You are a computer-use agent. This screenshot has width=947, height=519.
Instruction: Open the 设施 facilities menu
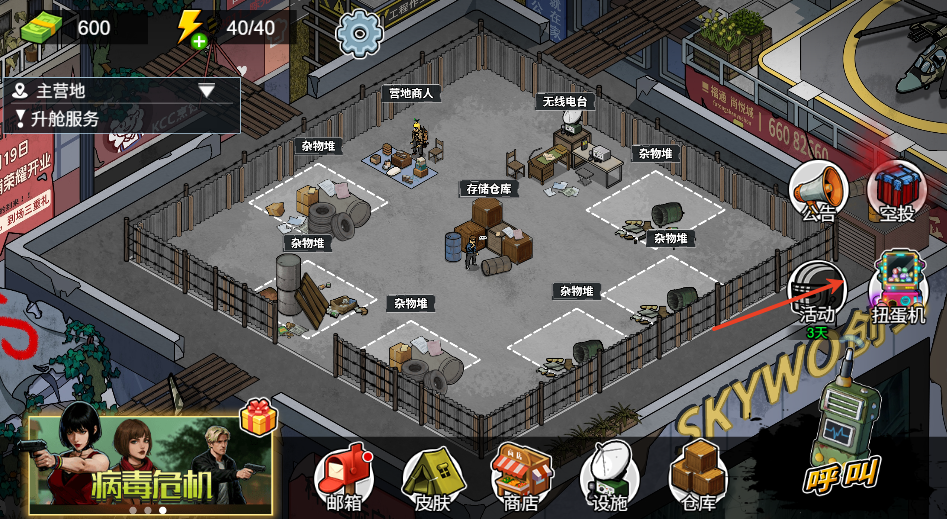[609, 476]
